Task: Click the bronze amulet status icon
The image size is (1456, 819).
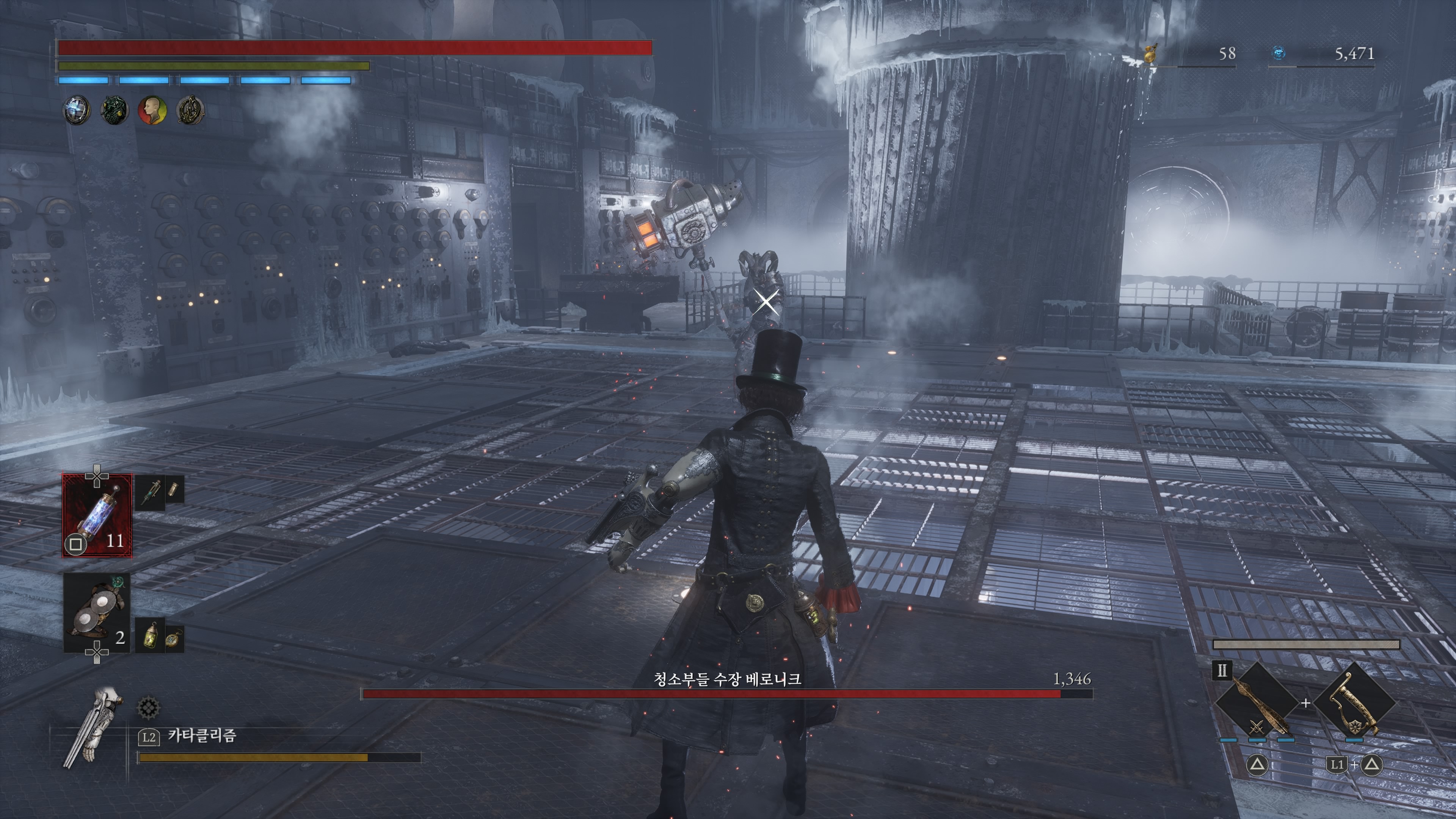Action: [190, 110]
